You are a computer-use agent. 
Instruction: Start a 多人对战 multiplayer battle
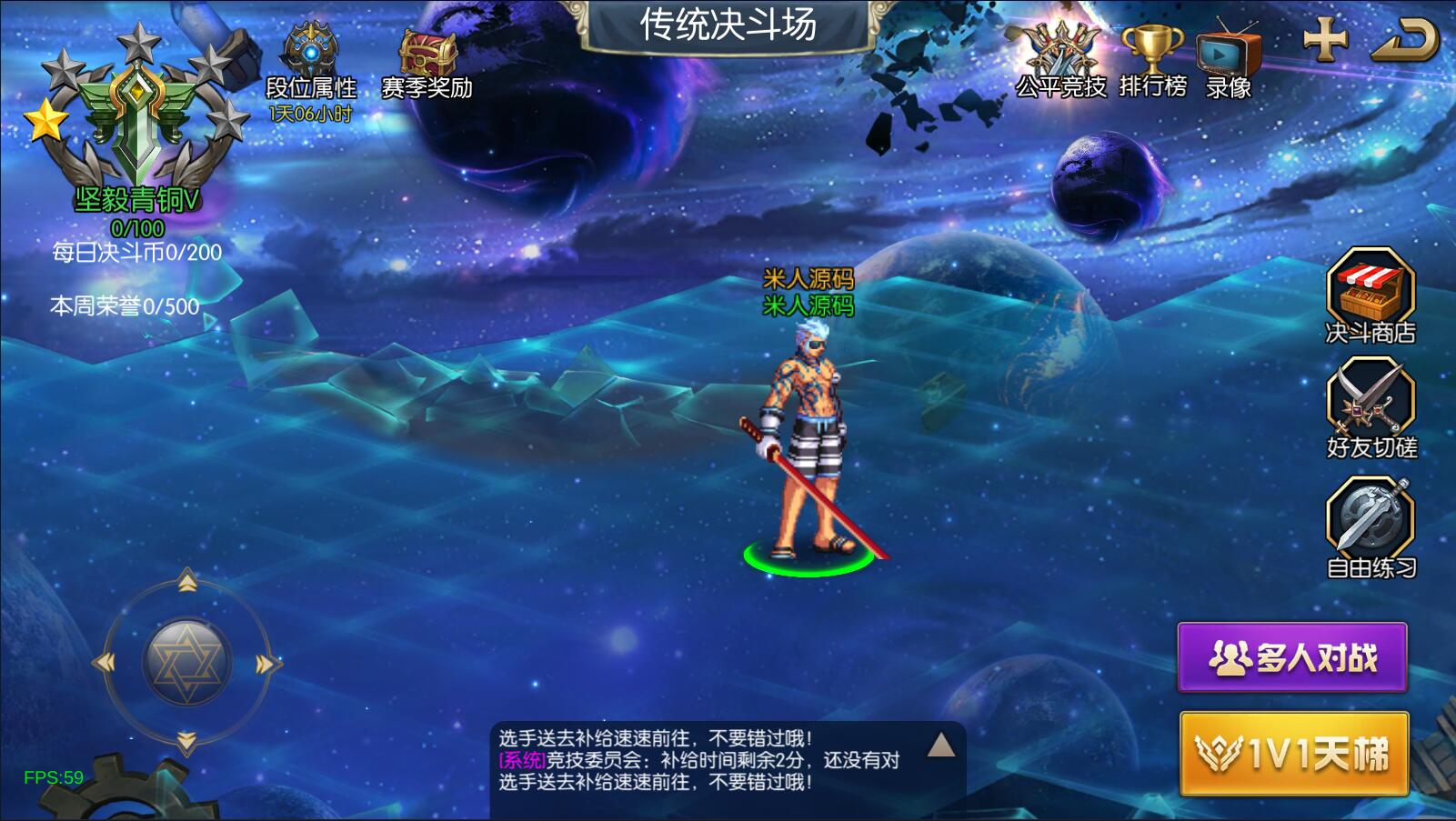pyautogui.click(x=1292, y=656)
